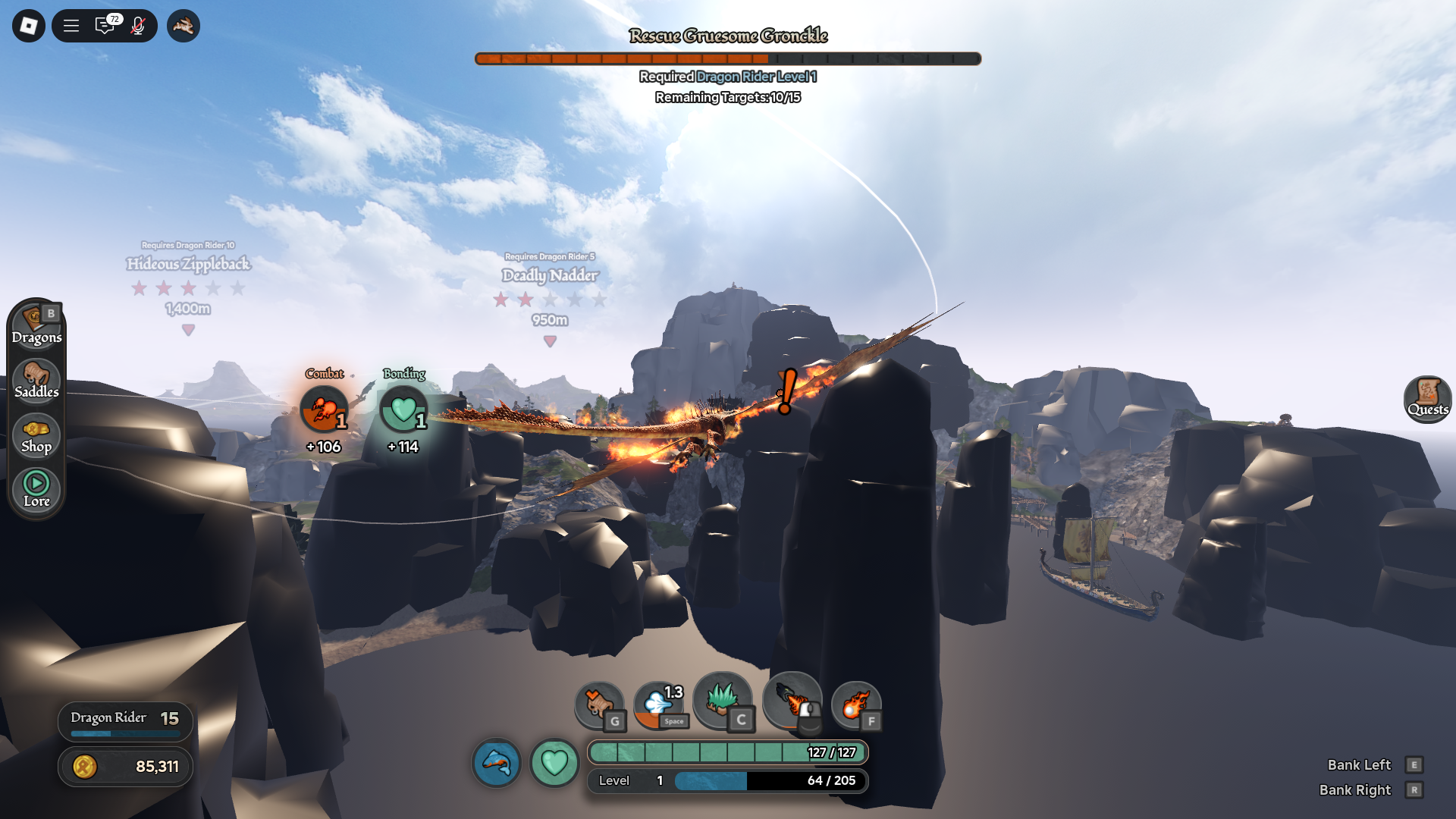Activate the dragon head with orange checkmark ability
The height and width of the screenshot is (819, 1456).
(x=599, y=705)
